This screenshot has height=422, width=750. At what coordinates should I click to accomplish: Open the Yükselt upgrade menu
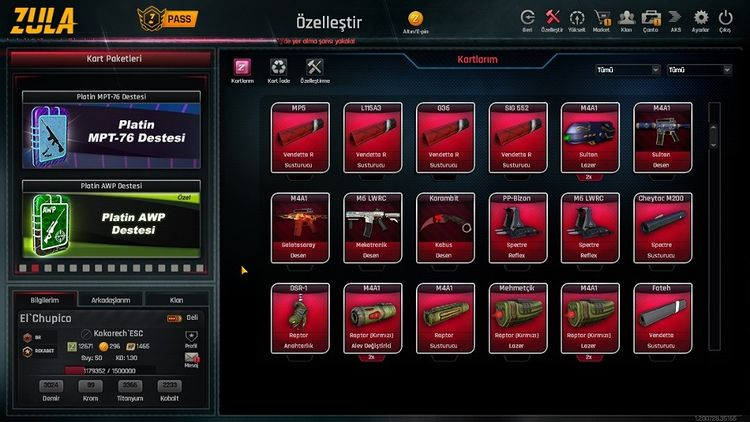[577, 18]
